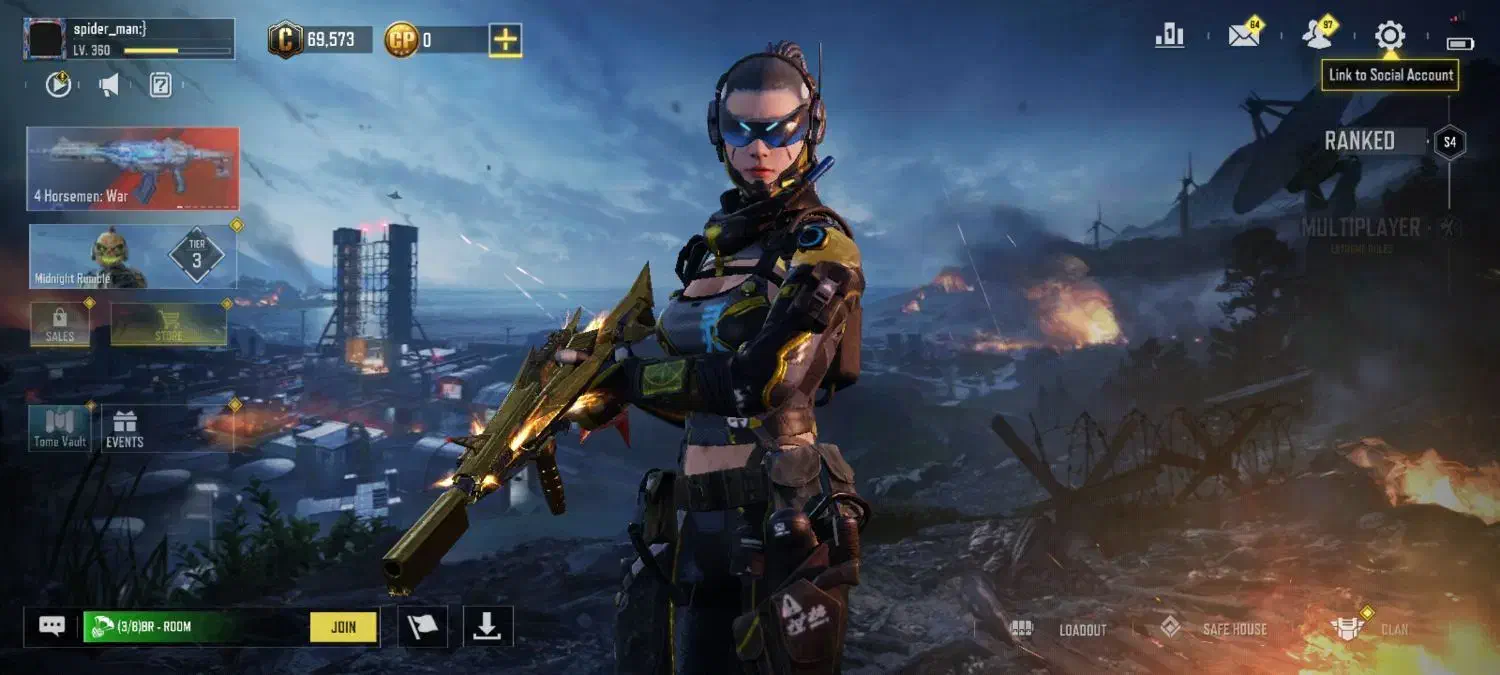Open the Sales section
This screenshot has width=1500, height=675.
[x=60, y=324]
